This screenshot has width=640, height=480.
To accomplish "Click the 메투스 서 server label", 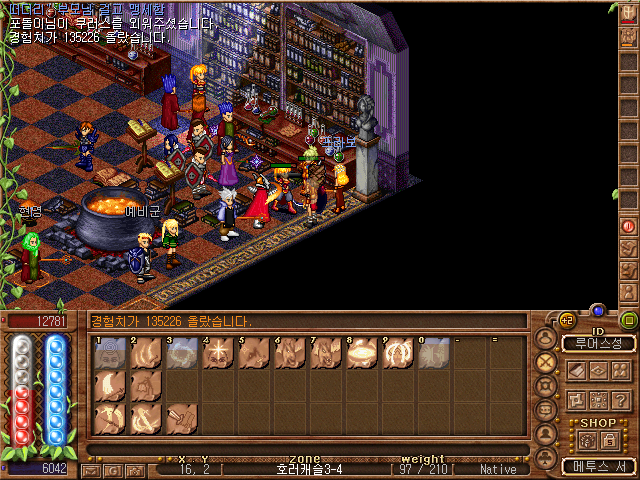I will [598, 466].
